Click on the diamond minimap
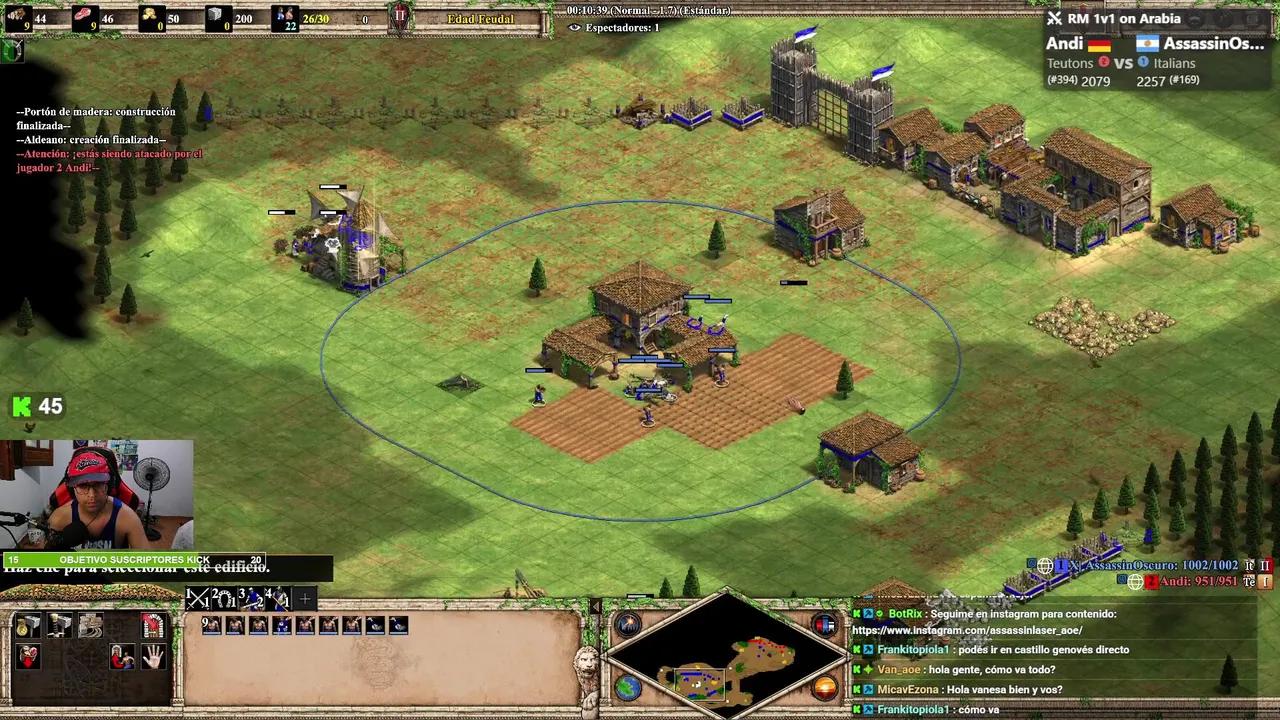Screen dimensions: 1280x720 tap(727, 658)
